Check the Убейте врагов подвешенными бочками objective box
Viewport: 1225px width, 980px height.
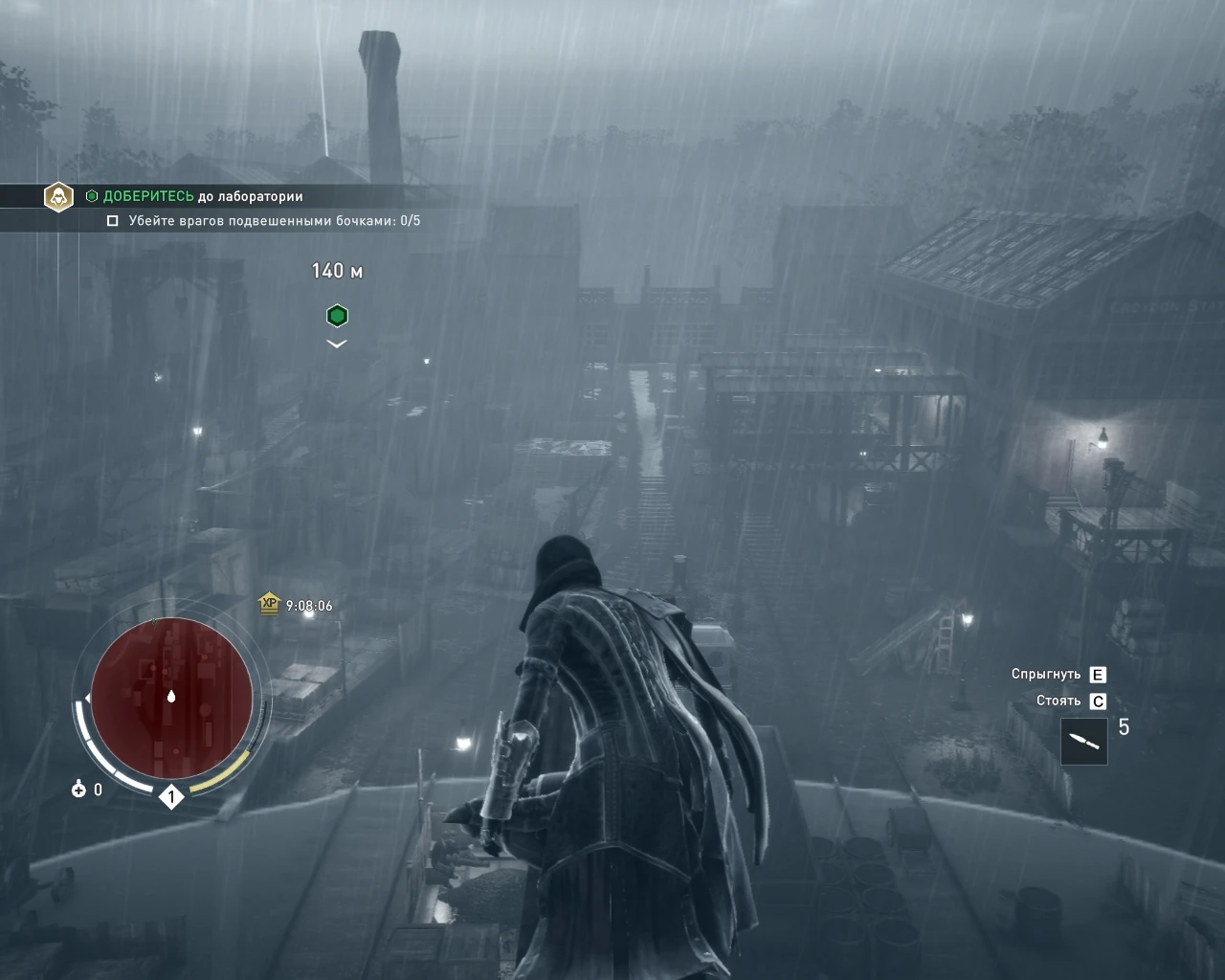(111, 218)
